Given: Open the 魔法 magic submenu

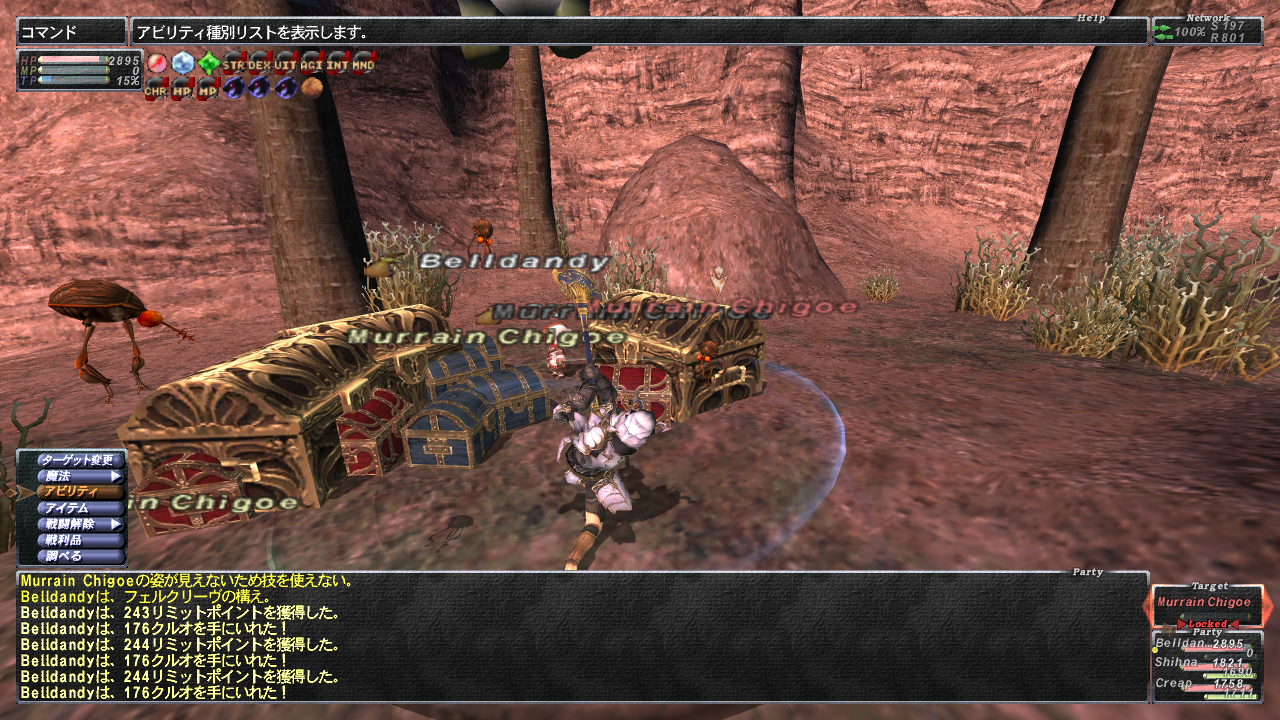Looking at the screenshot, I should tap(77, 476).
